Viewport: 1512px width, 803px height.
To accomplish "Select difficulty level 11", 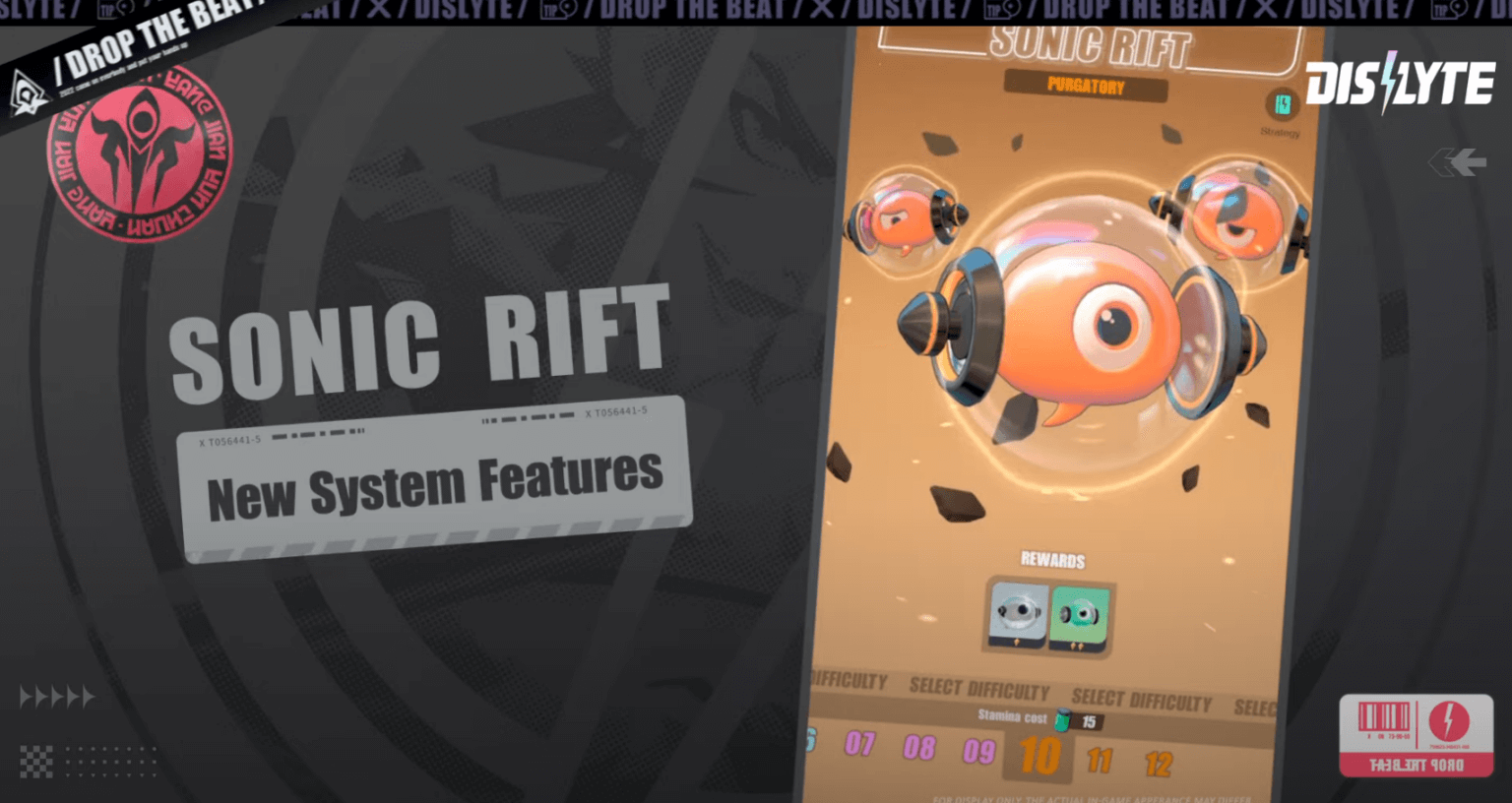I will [x=1100, y=761].
